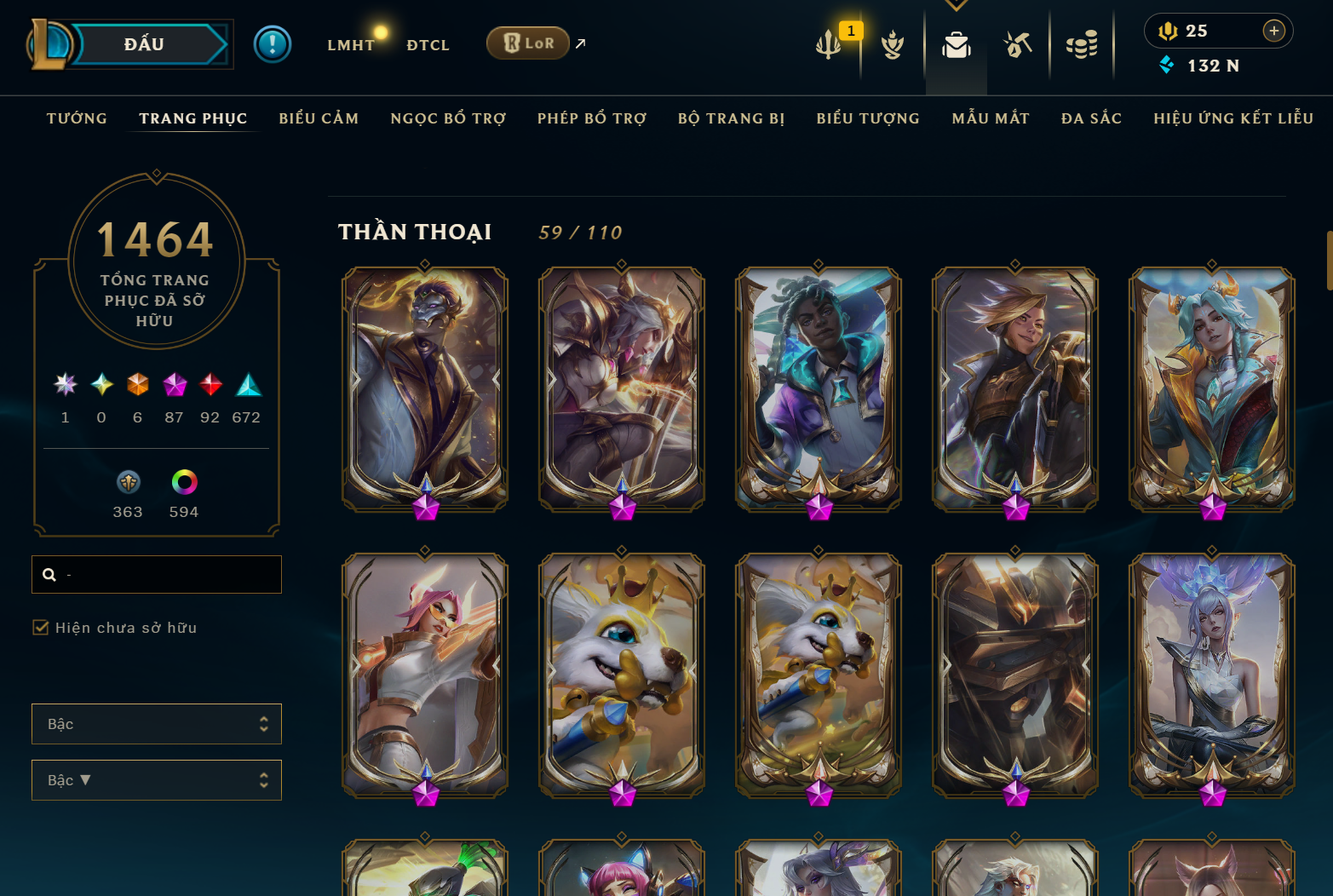Switch to the MẪU MẮT tab
The width and height of the screenshot is (1333, 896).
coord(991,118)
